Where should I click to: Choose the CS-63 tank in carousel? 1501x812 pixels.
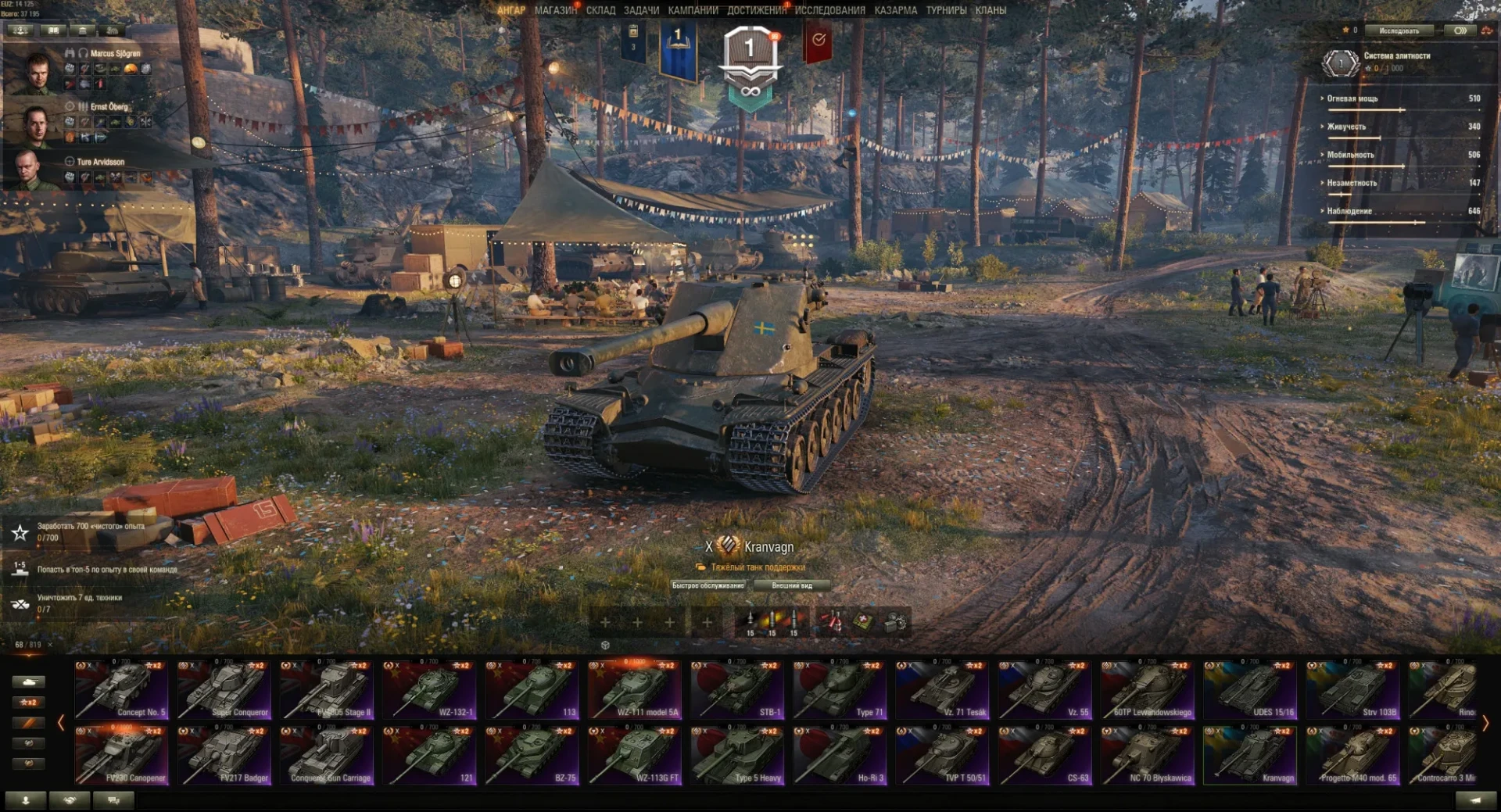click(1044, 756)
